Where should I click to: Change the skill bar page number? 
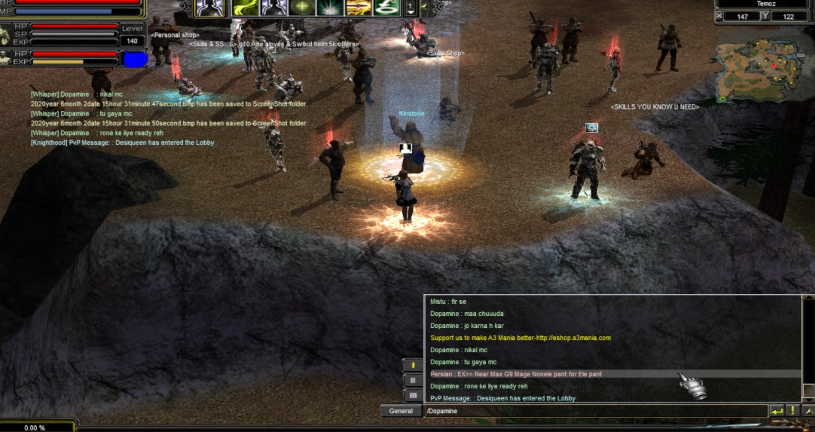coord(412,7)
